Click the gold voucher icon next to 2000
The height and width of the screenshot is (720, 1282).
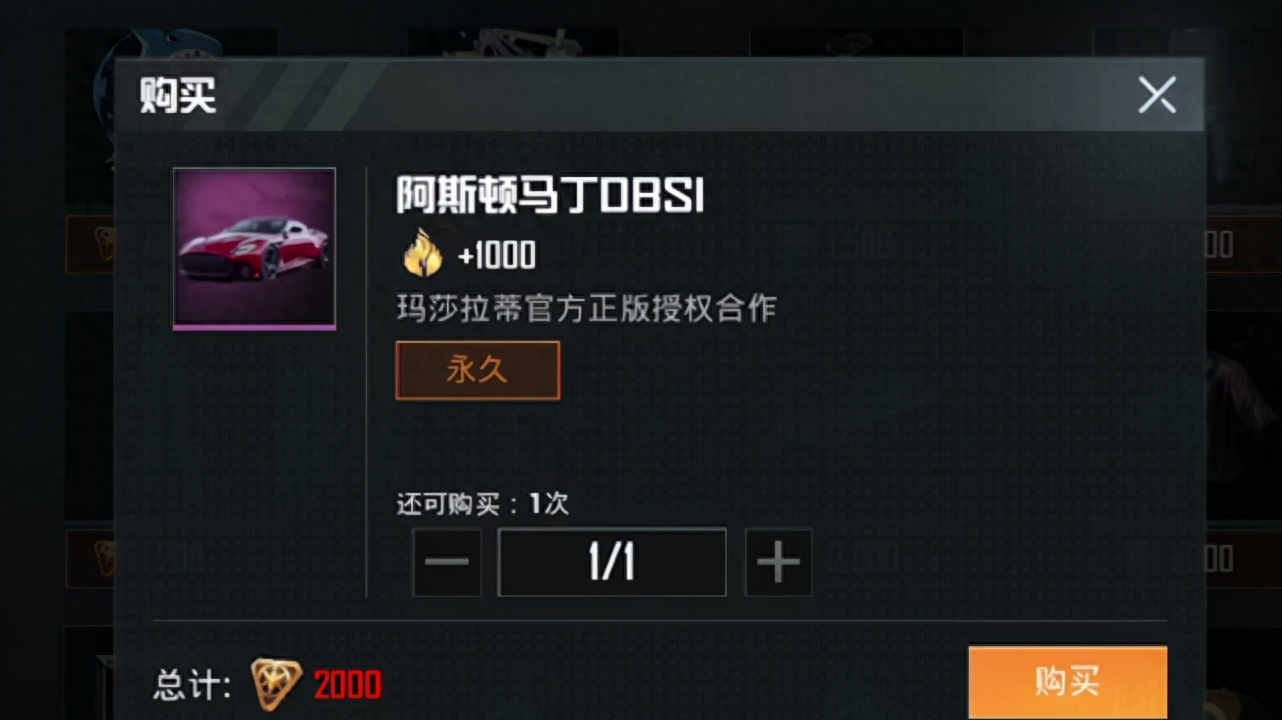pyautogui.click(x=276, y=684)
